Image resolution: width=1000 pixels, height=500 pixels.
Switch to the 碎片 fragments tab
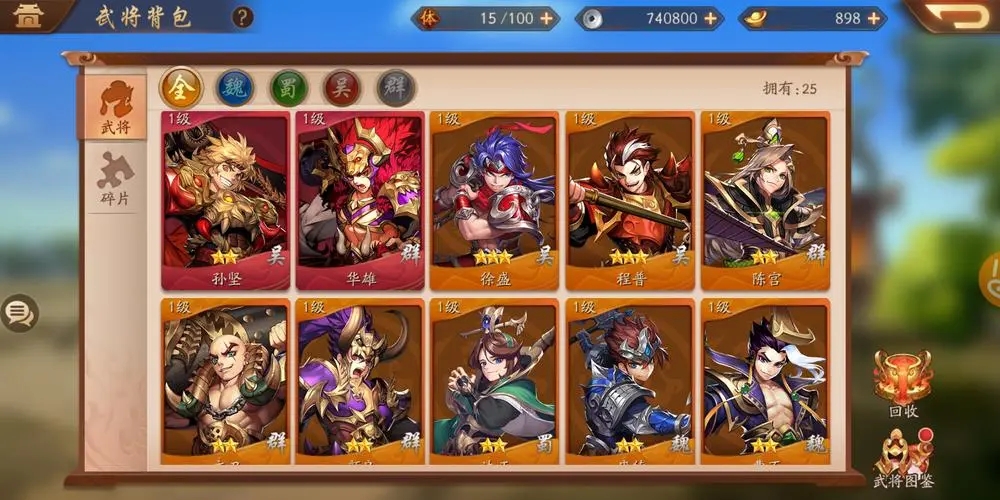pos(114,180)
